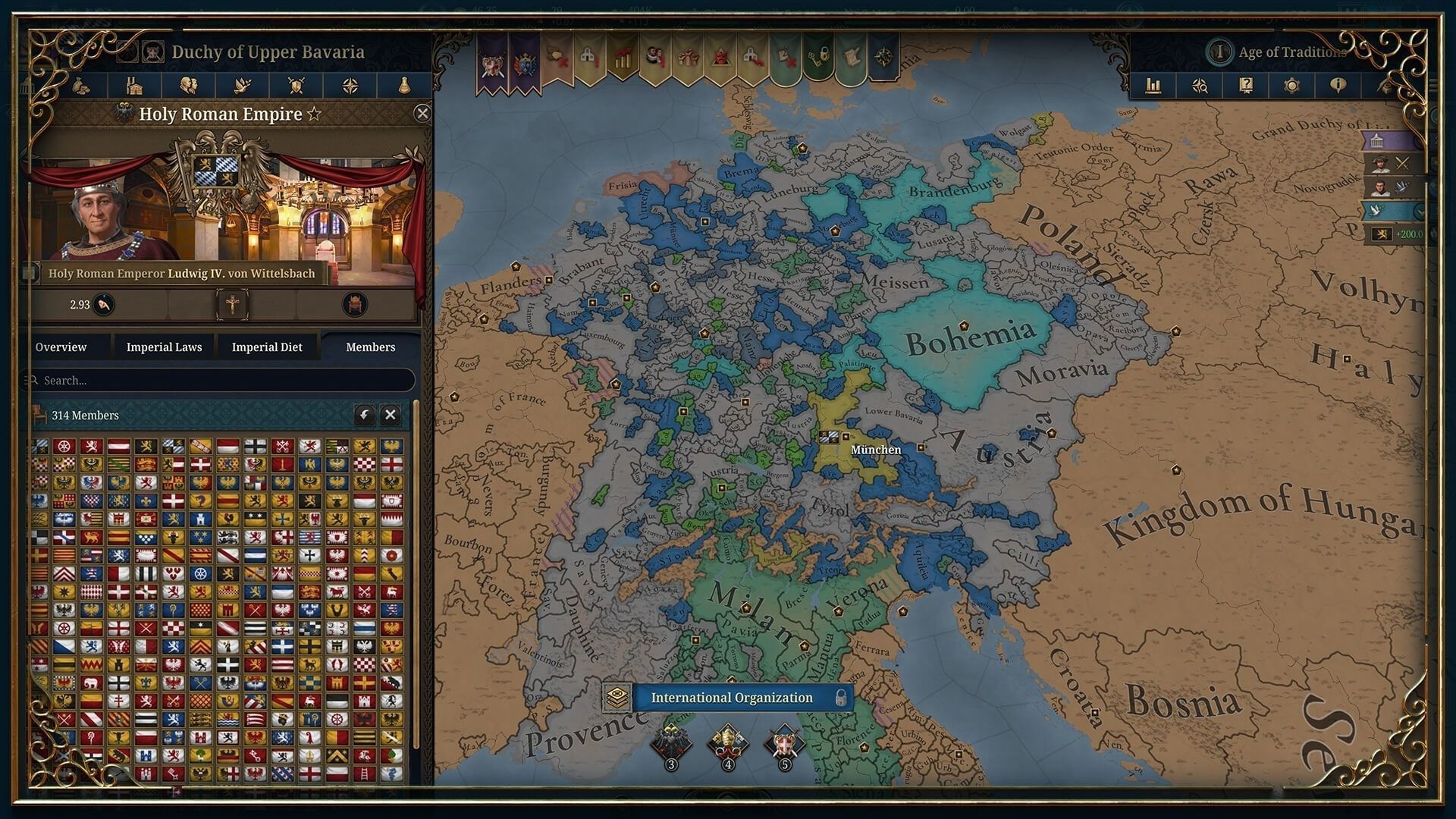Switch to the Imperial Laws tab

tap(164, 347)
